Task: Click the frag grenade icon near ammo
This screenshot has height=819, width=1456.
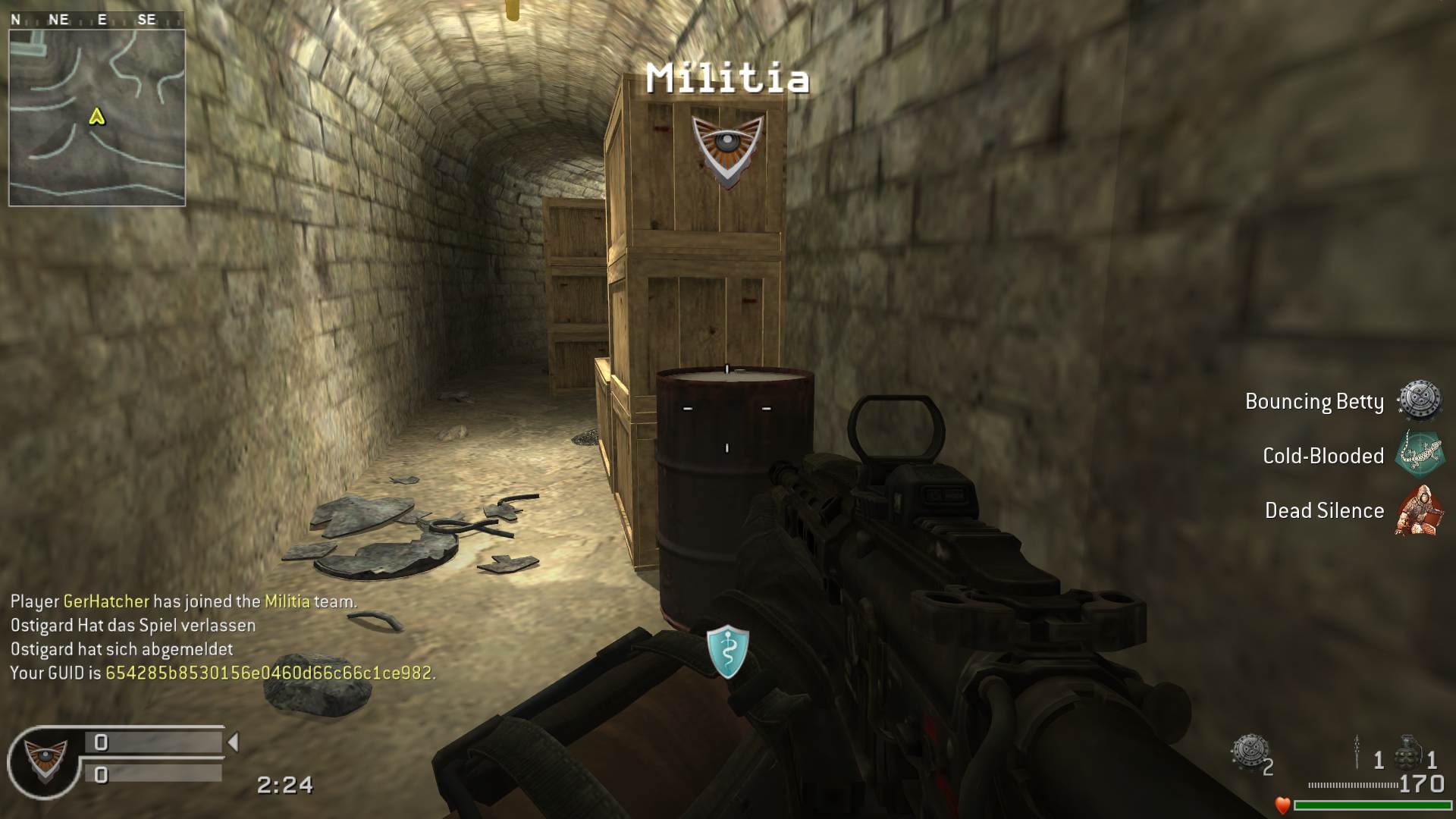Action: [1407, 752]
